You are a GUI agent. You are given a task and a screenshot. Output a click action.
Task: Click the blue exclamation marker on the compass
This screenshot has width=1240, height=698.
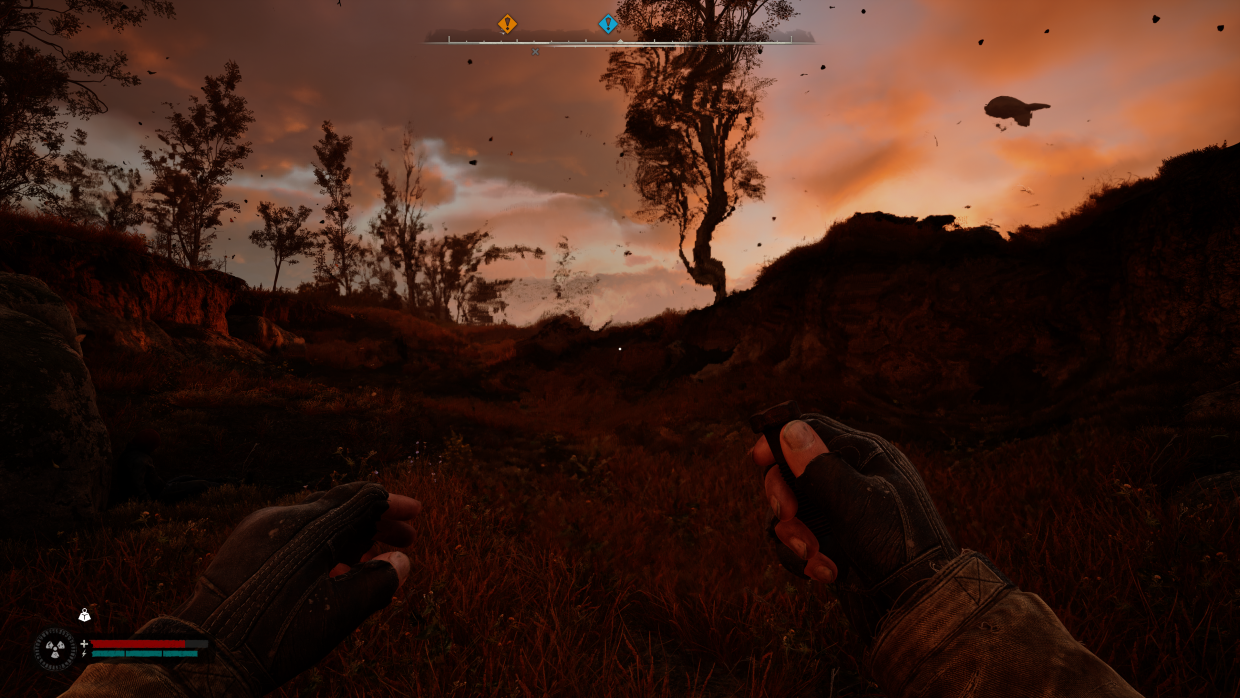pos(608,24)
